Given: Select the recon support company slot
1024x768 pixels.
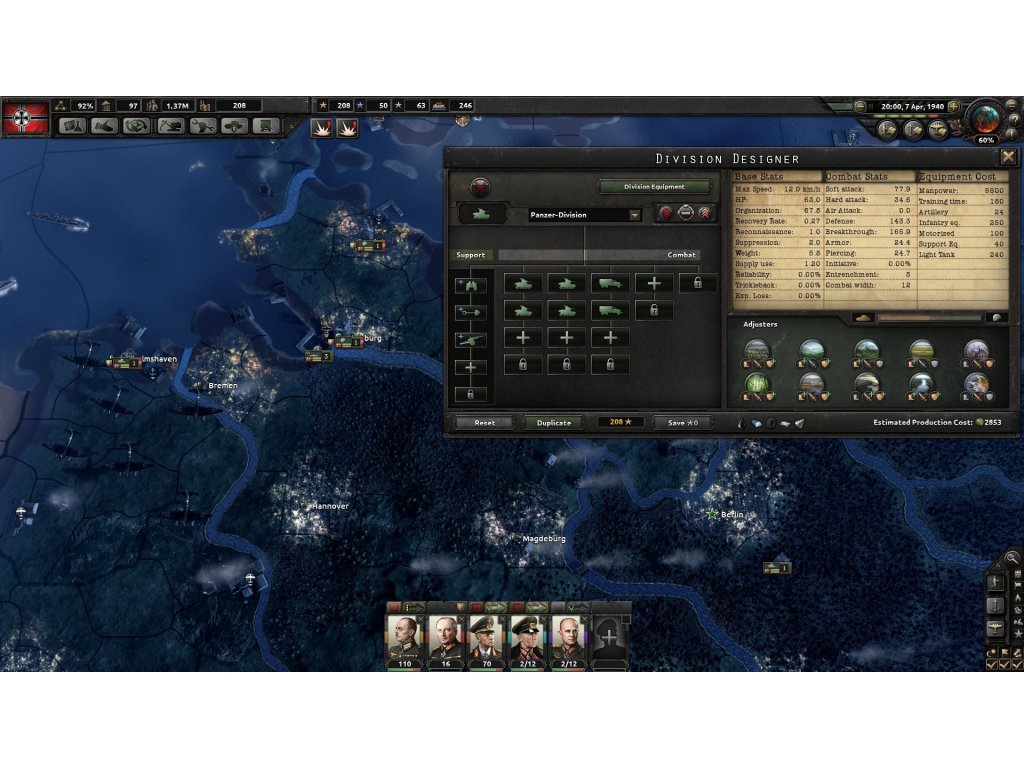Looking at the screenshot, I should tap(471, 285).
